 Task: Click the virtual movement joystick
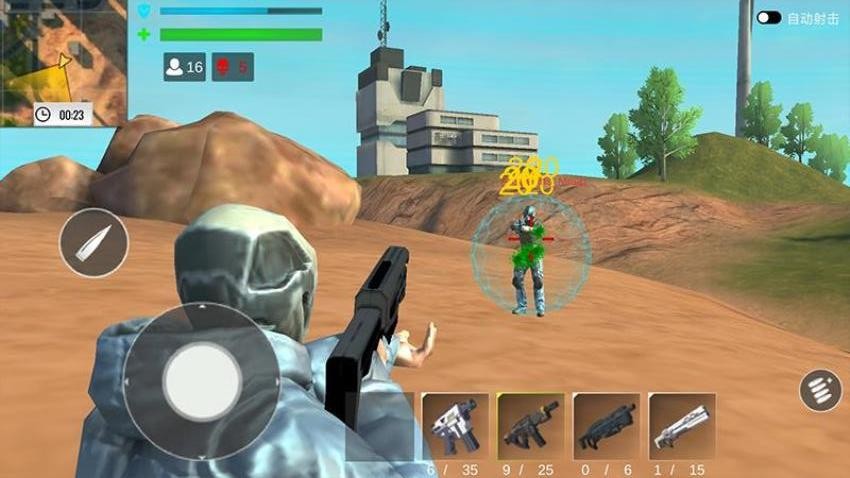pos(201,382)
